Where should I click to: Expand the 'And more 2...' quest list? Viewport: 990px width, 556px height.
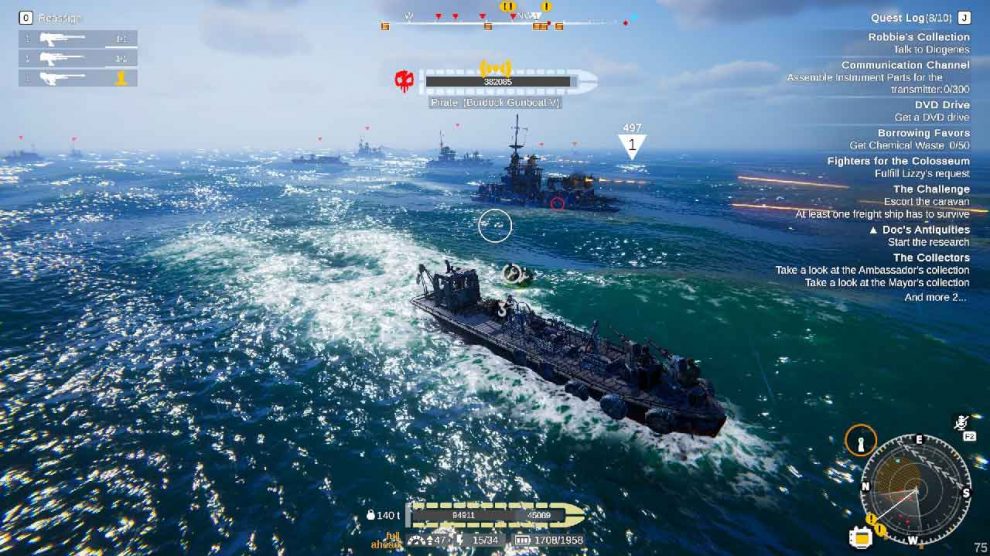935,297
